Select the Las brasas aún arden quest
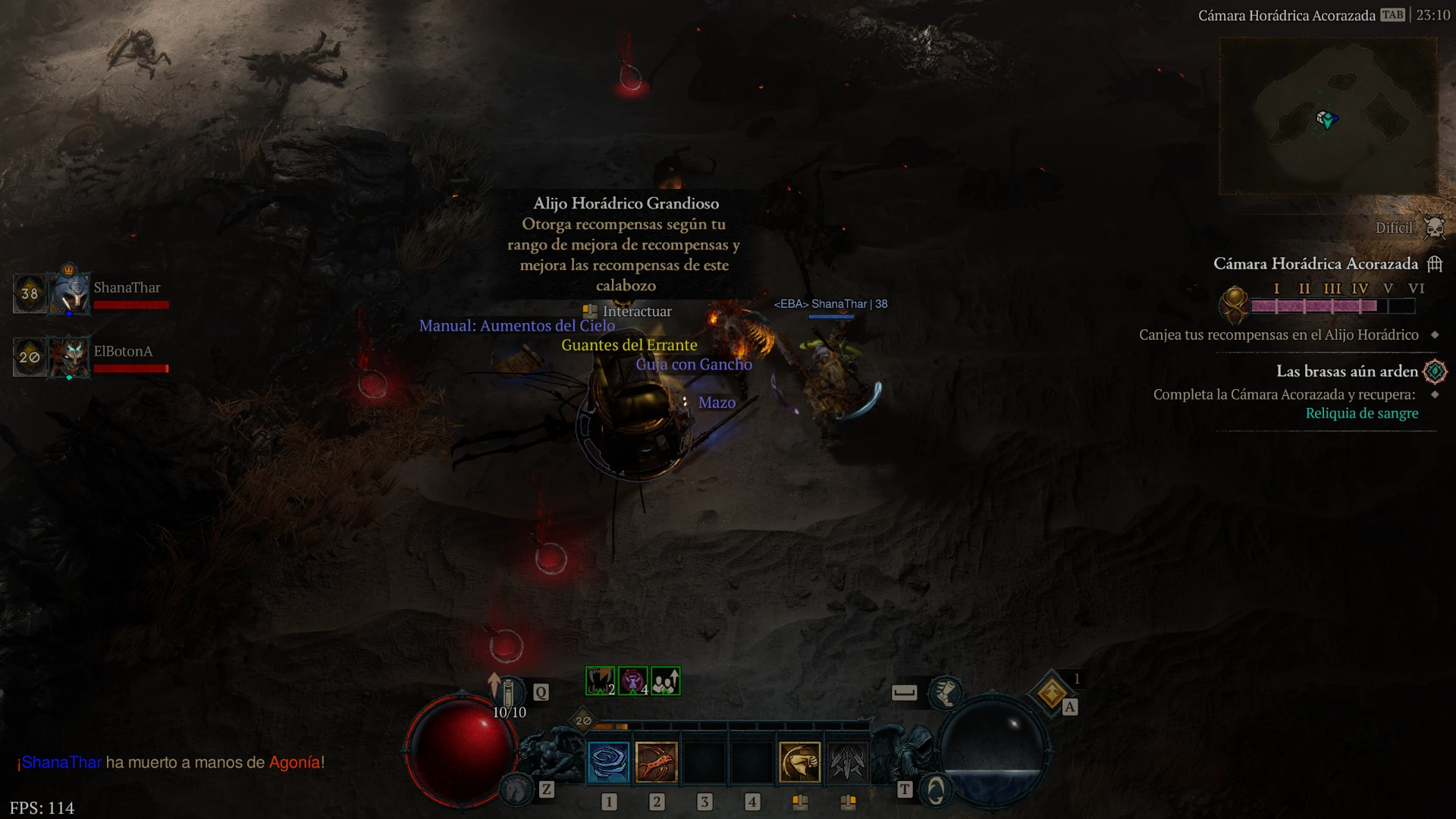1456x819 pixels. [1347, 372]
